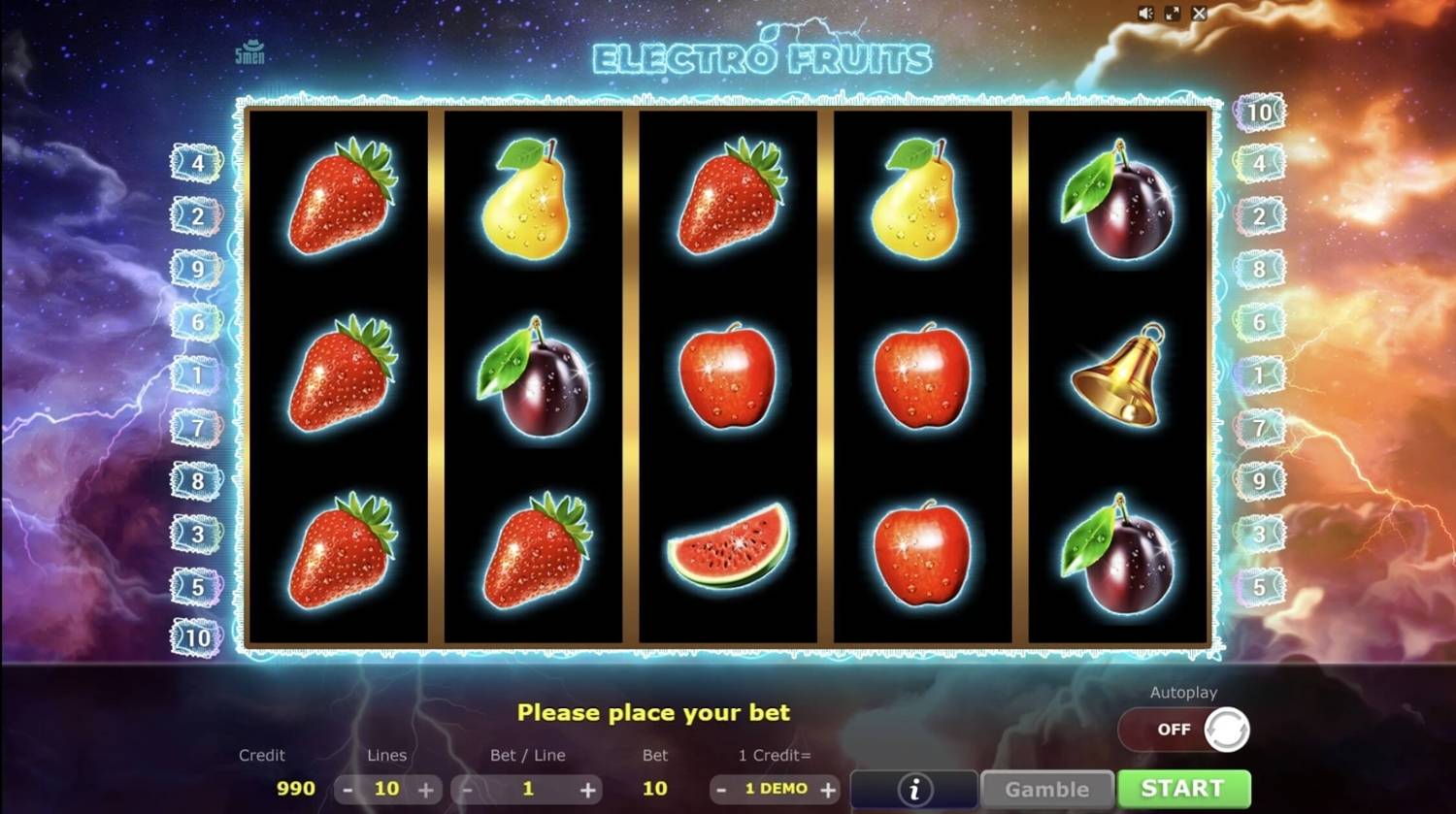This screenshot has width=1456, height=814.
Task: Select payline number 4 badge on left
Action: pos(197,162)
